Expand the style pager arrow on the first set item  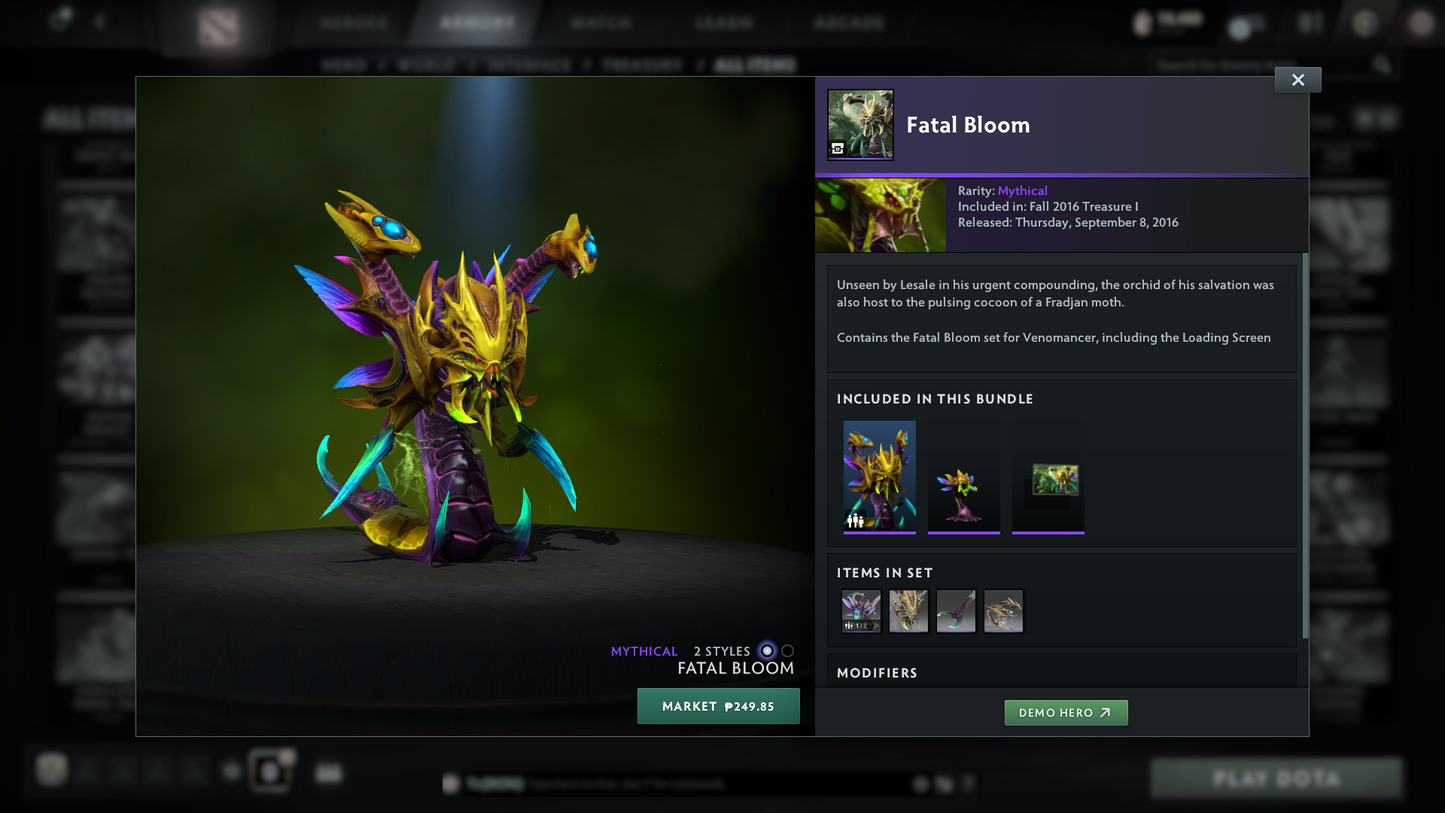coord(874,625)
